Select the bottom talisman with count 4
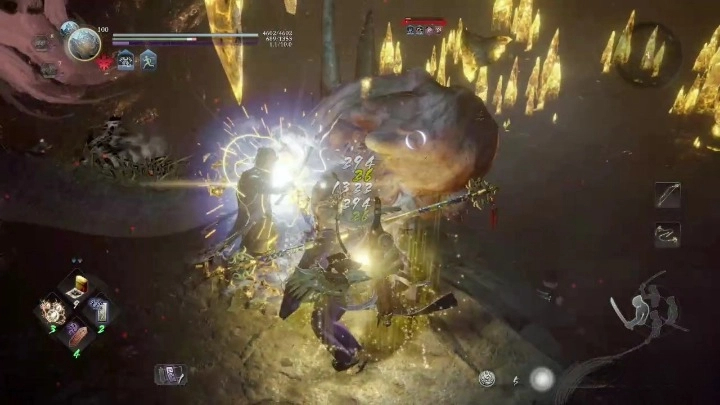This screenshot has width=720, height=405. coord(76,335)
